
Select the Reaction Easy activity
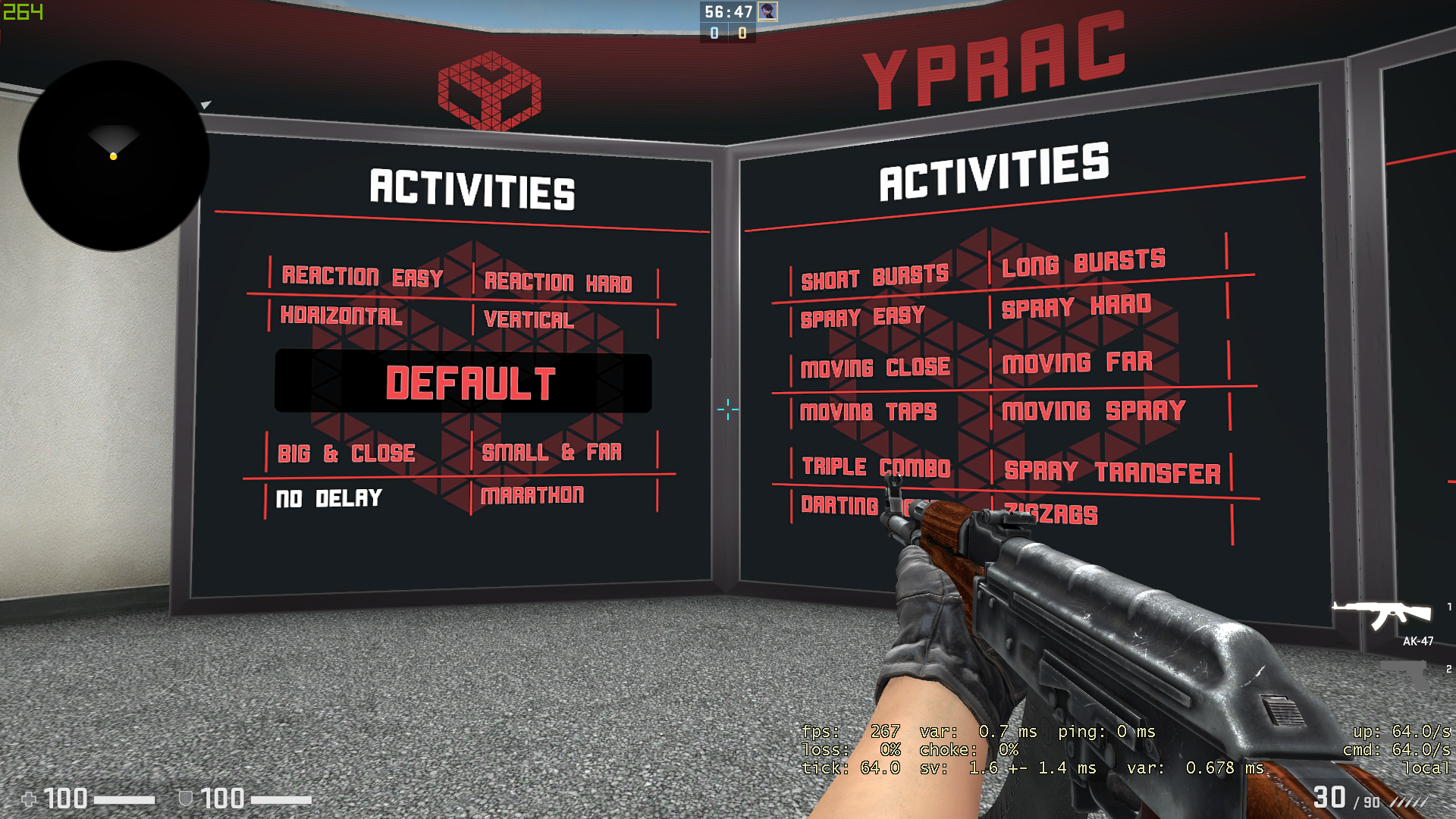(362, 277)
